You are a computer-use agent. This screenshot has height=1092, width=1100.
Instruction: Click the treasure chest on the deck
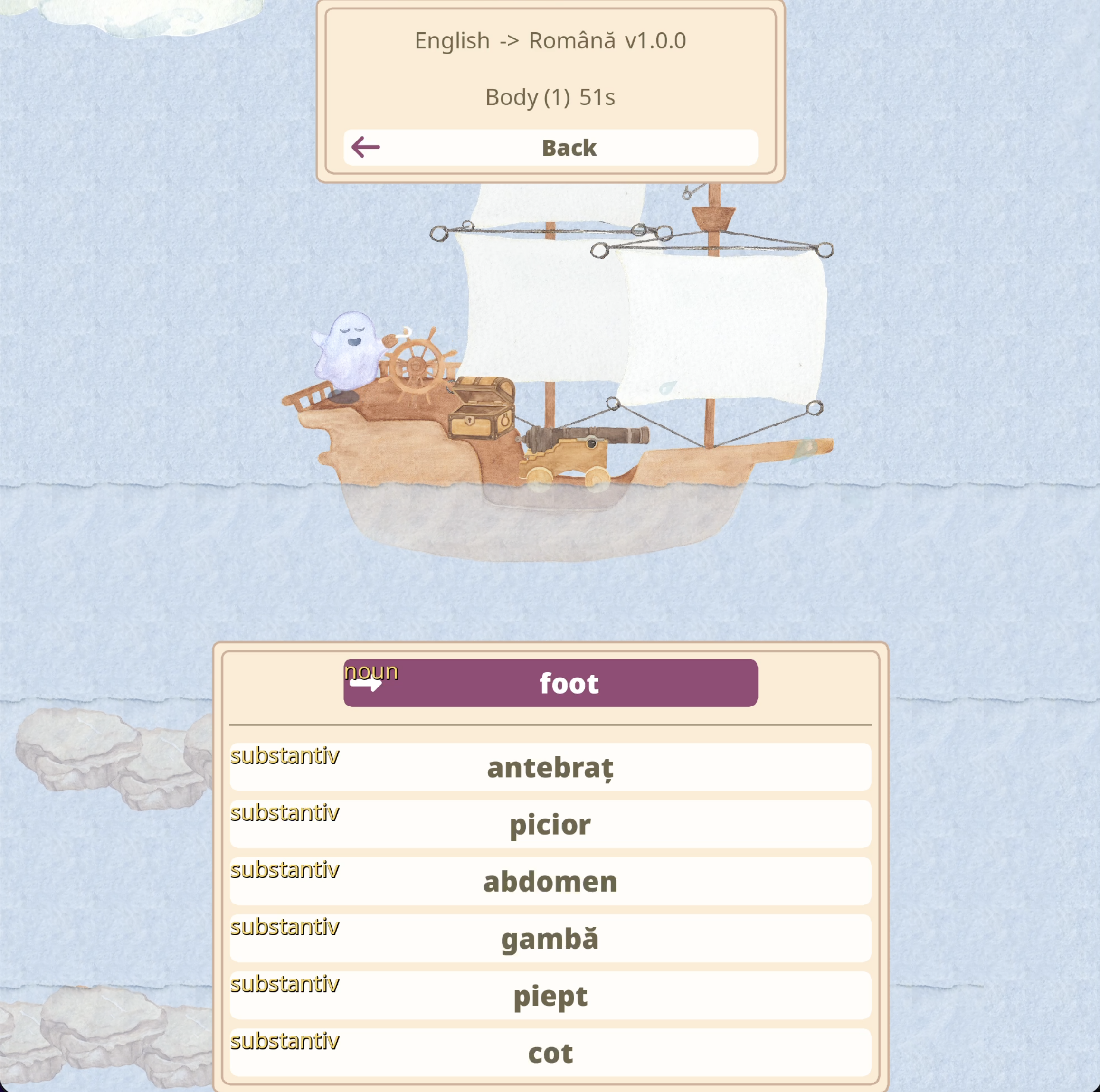click(x=481, y=413)
